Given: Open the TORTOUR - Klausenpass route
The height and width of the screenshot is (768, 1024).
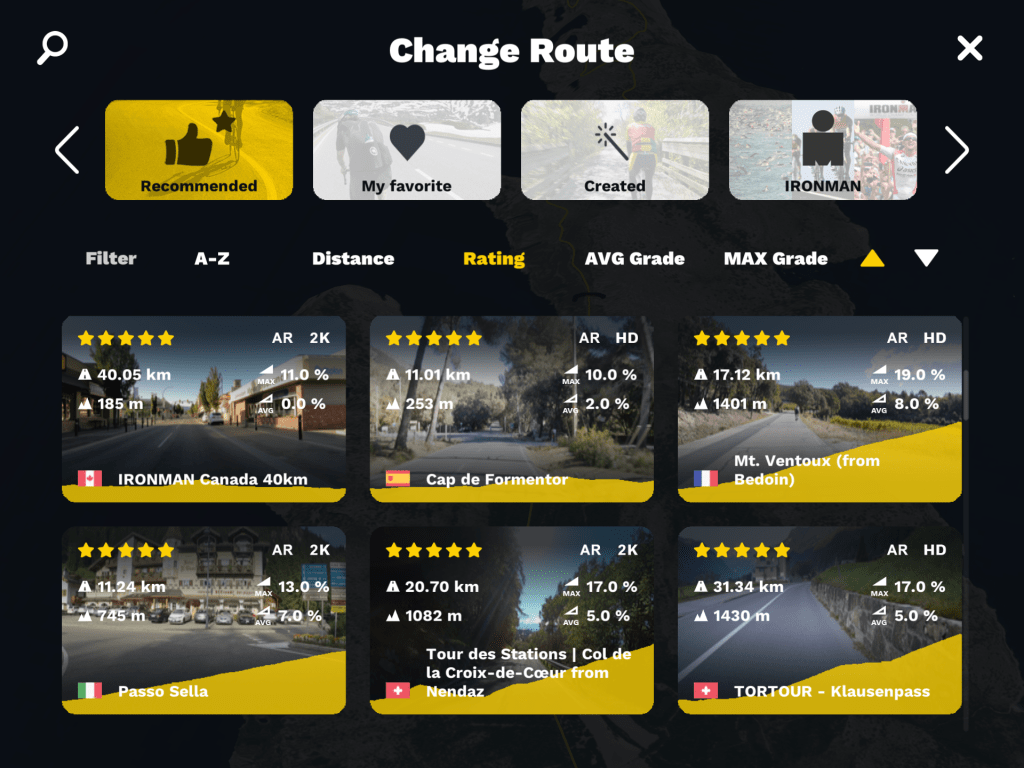Looking at the screenshot, I should click(x=820, y=621).
